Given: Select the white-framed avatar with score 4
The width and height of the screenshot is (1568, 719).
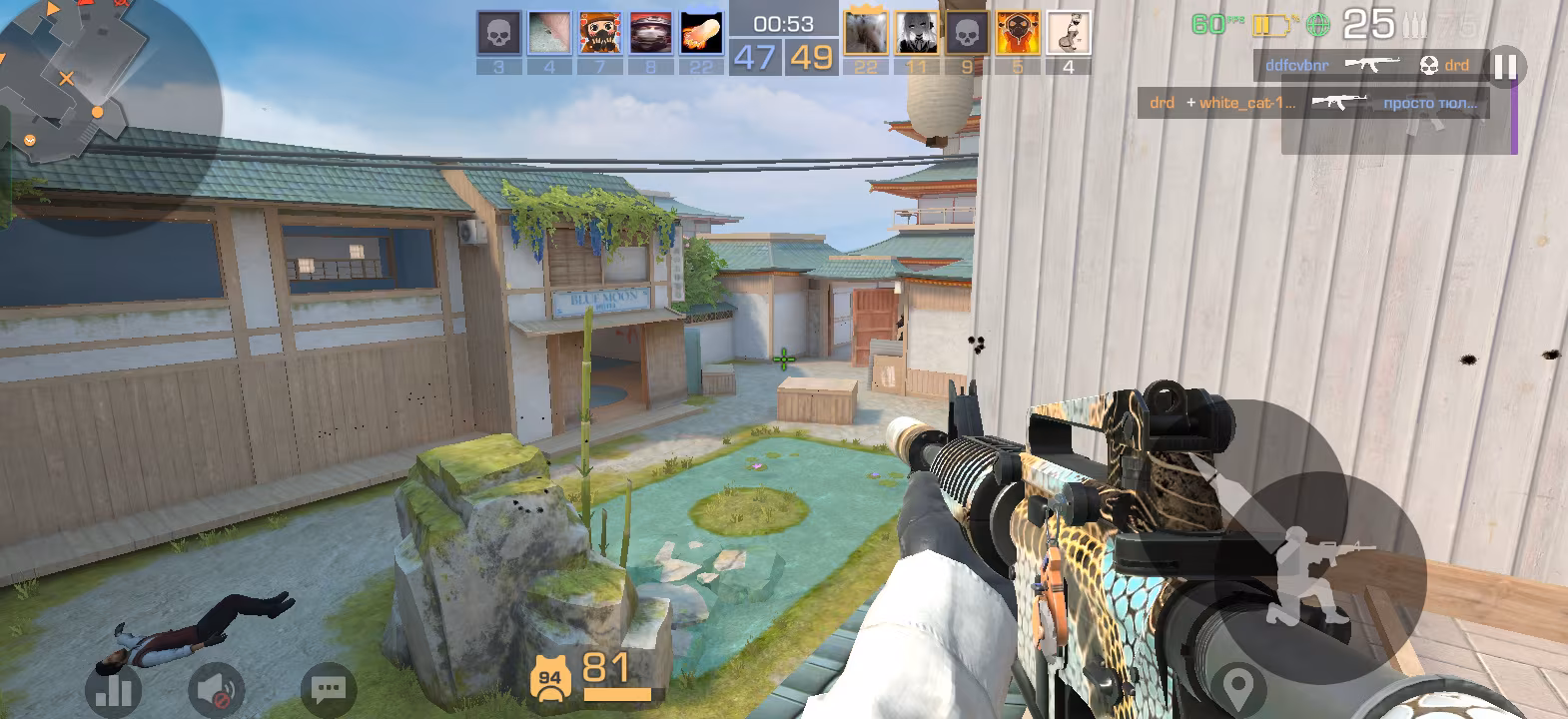Looking at the screenshot, I should [1069, 33].
